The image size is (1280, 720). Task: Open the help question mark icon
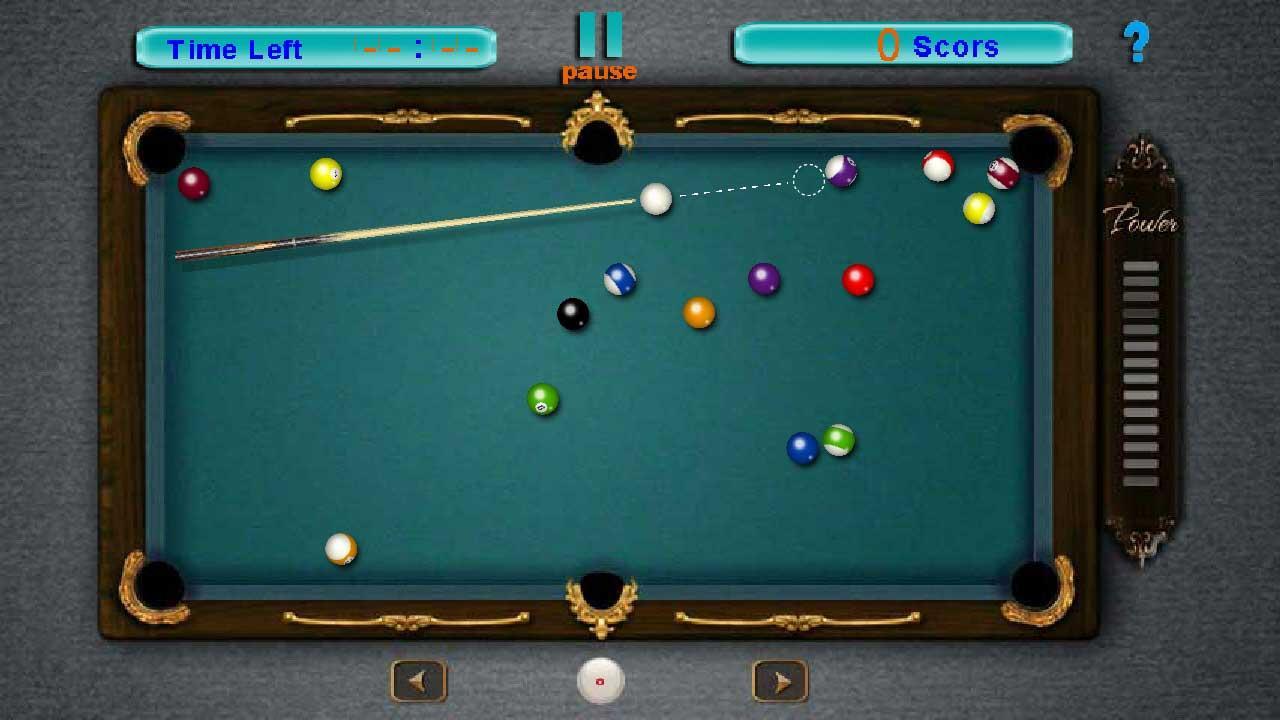[x=1136, y=41]
